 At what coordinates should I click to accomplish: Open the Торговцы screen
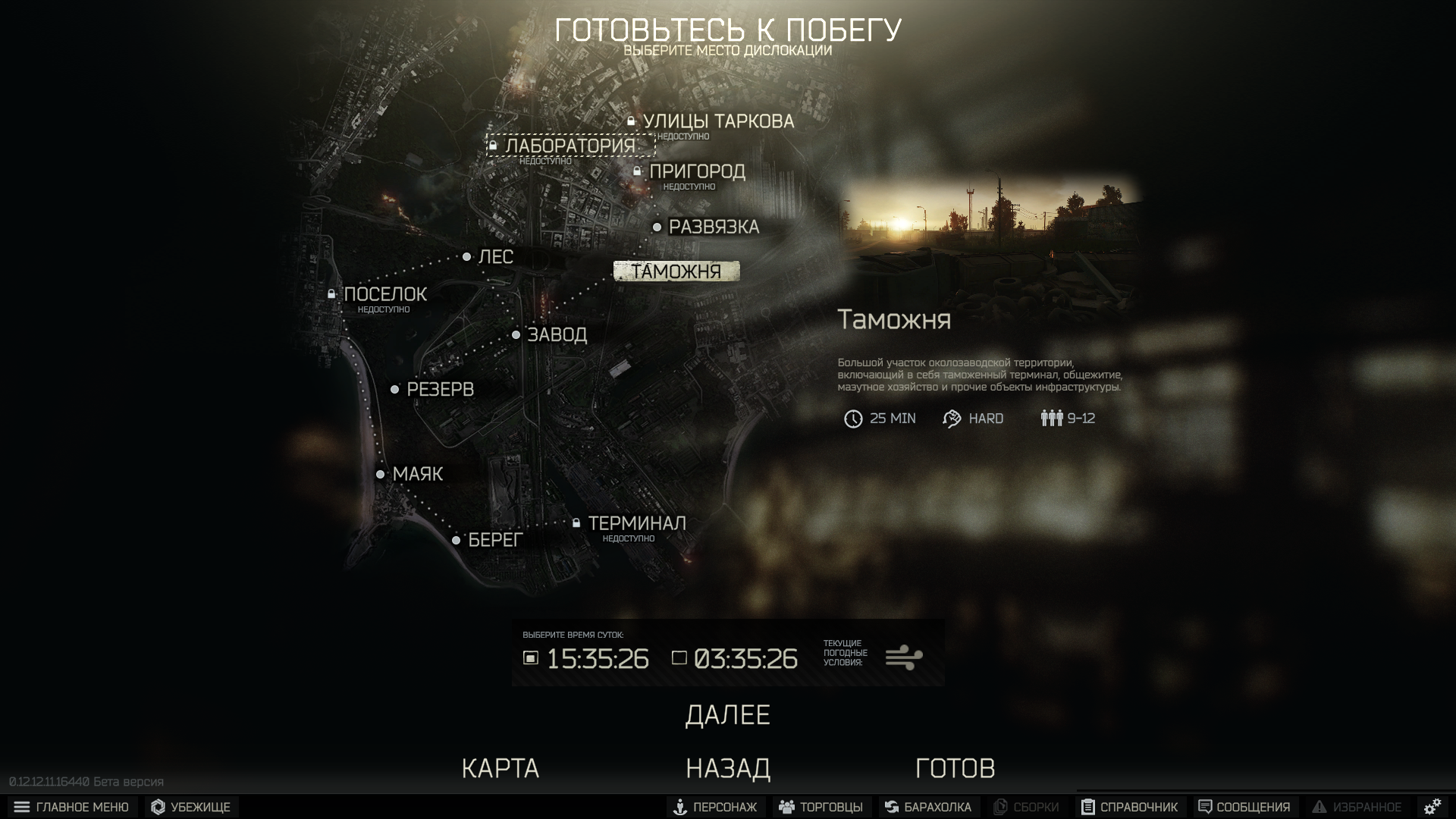click(821, 807)
